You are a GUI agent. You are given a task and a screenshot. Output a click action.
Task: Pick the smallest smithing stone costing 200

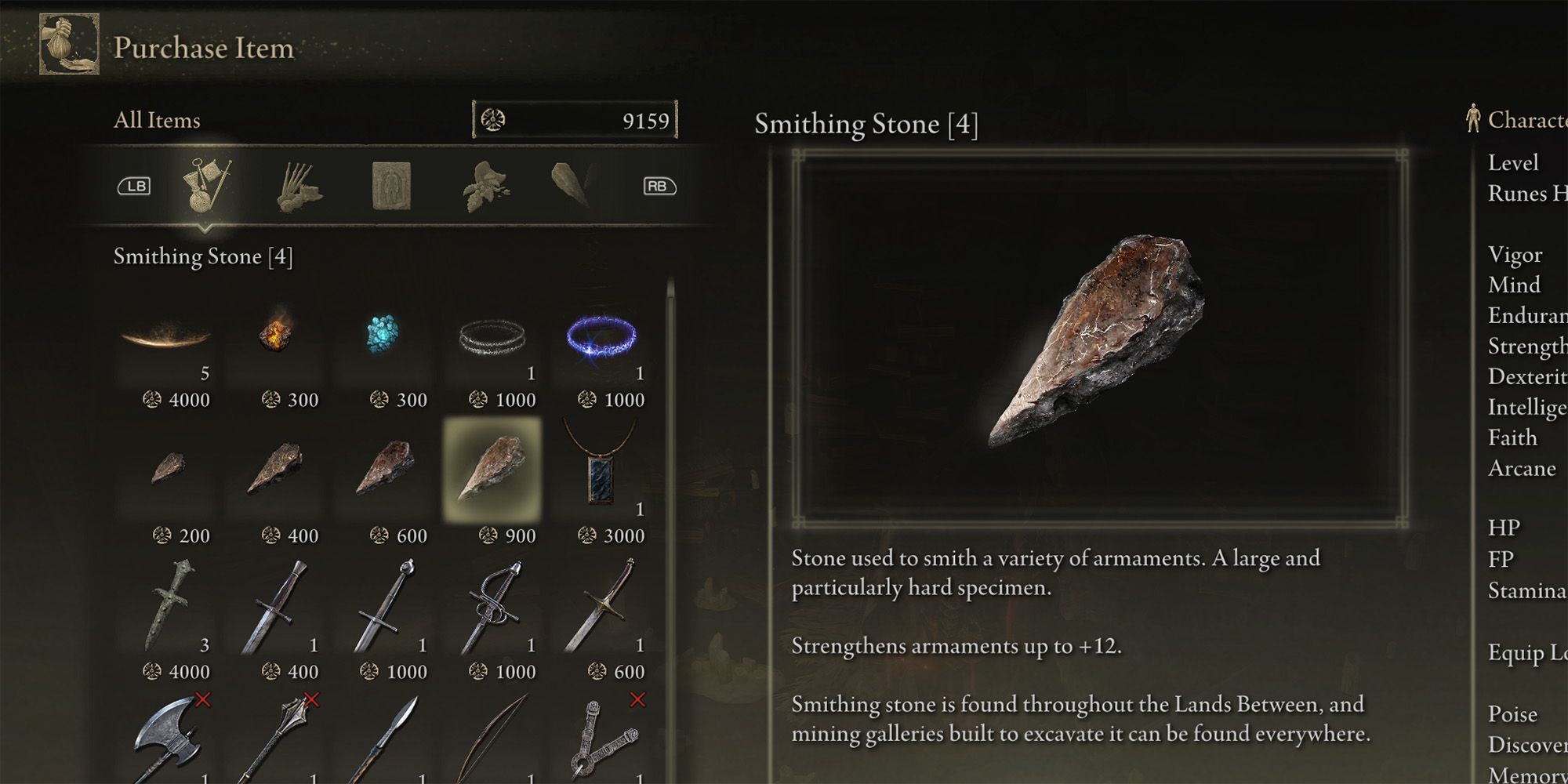pyautogui.click(x=168, y=470)
